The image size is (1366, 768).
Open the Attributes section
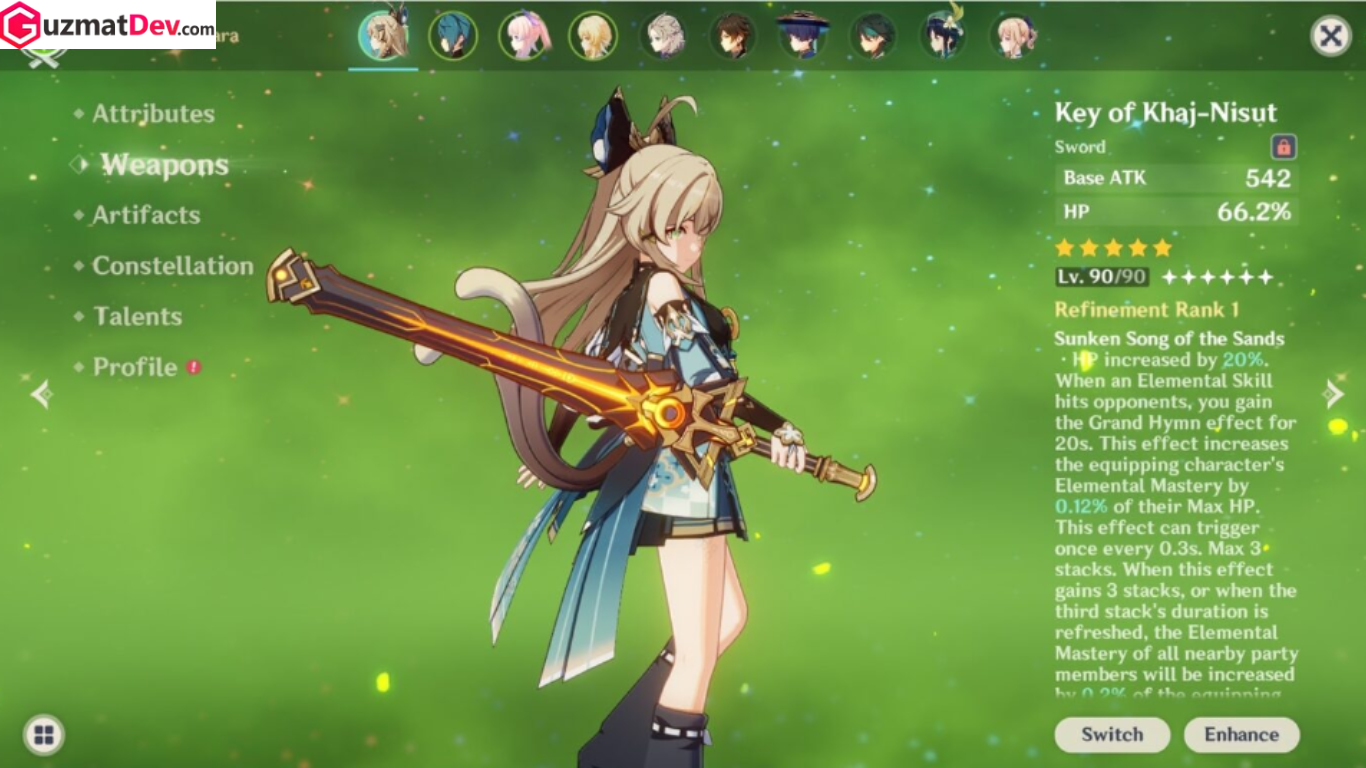153,114
